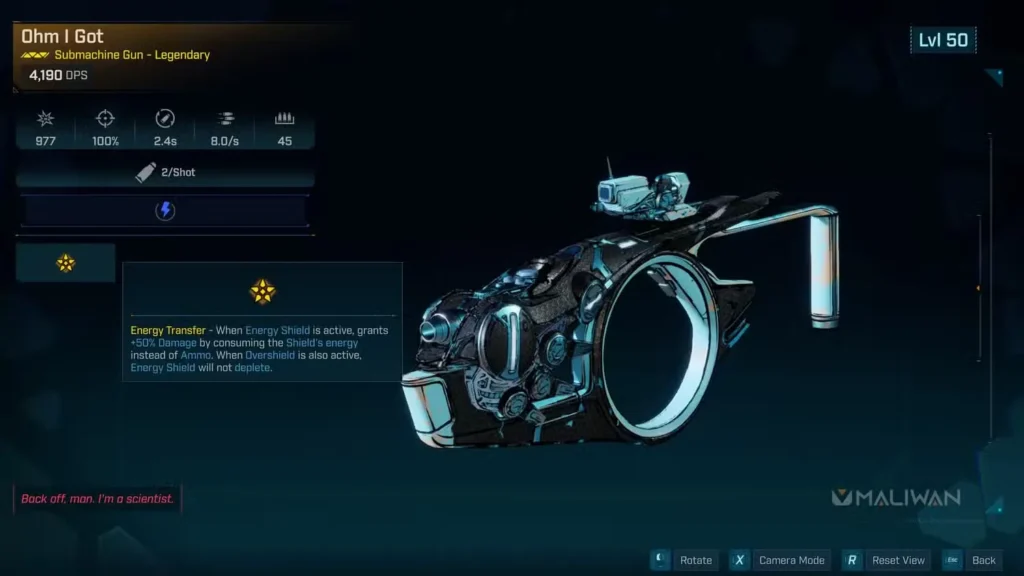
Task: Click the shock element lightning icon
Action: [x=166, y=211]
